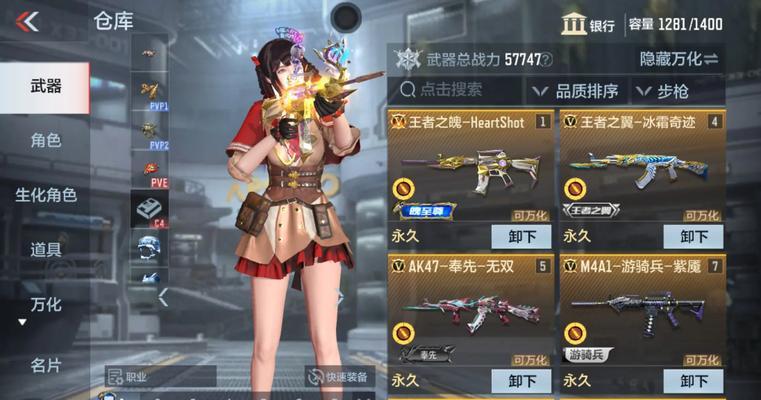Open the 角色 category
Screen dimensions: 761x400
(x=45, y=140)
